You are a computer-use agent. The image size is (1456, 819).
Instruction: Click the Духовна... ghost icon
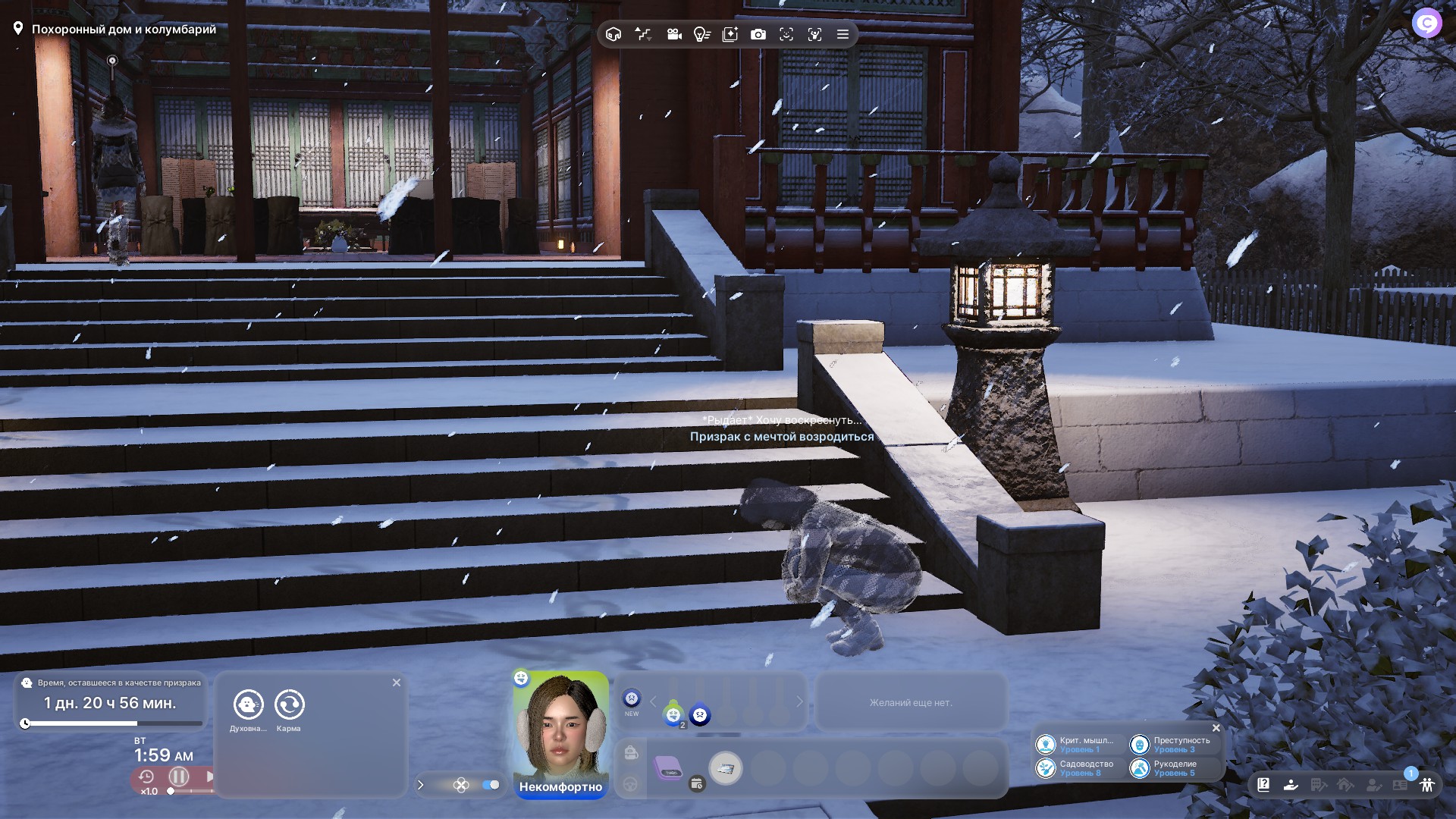248,704
